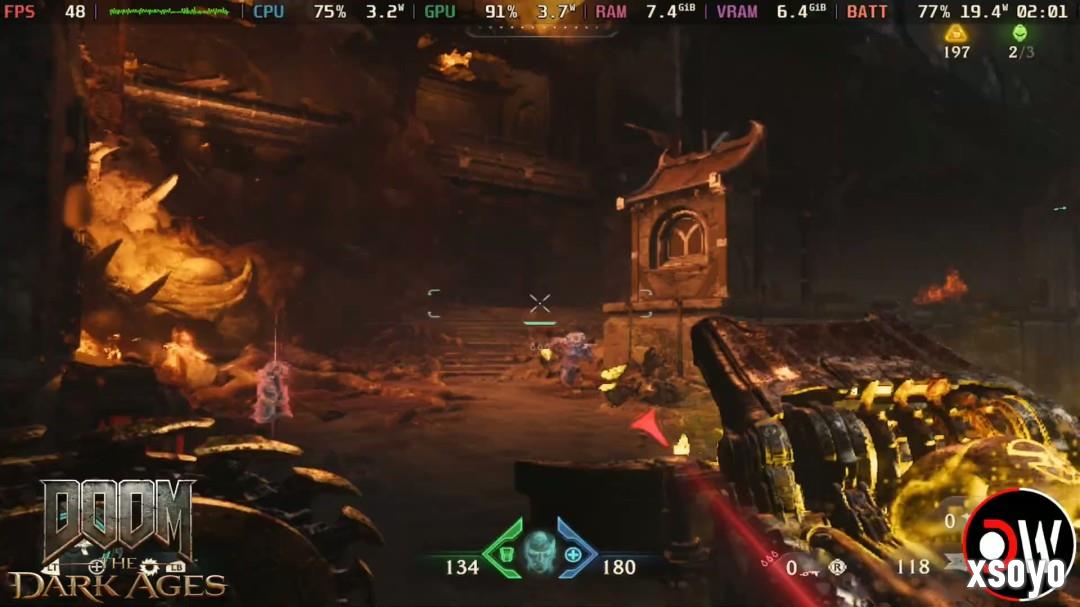
Task: Open the gold currency icon
Action: (956, 33)
